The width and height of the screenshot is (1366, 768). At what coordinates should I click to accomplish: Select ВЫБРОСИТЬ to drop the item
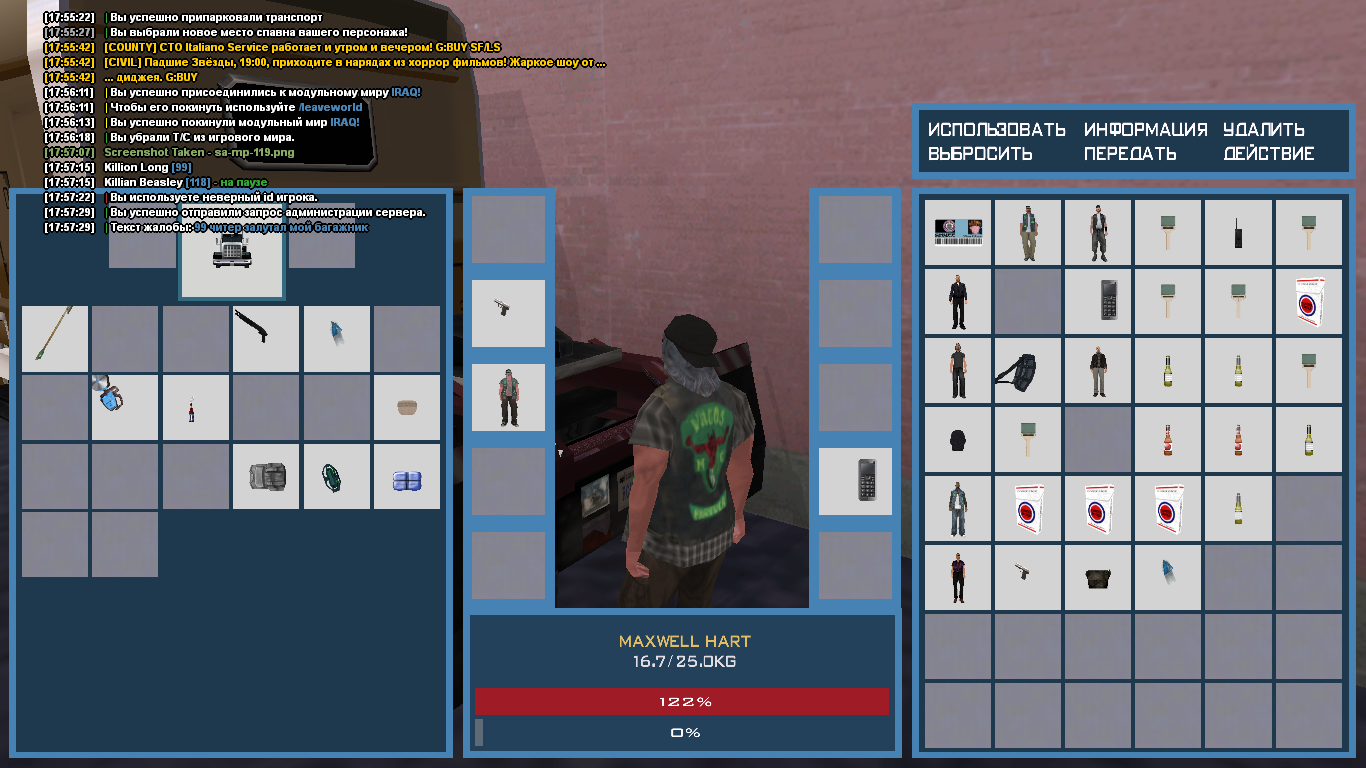(x=980, y=154)
